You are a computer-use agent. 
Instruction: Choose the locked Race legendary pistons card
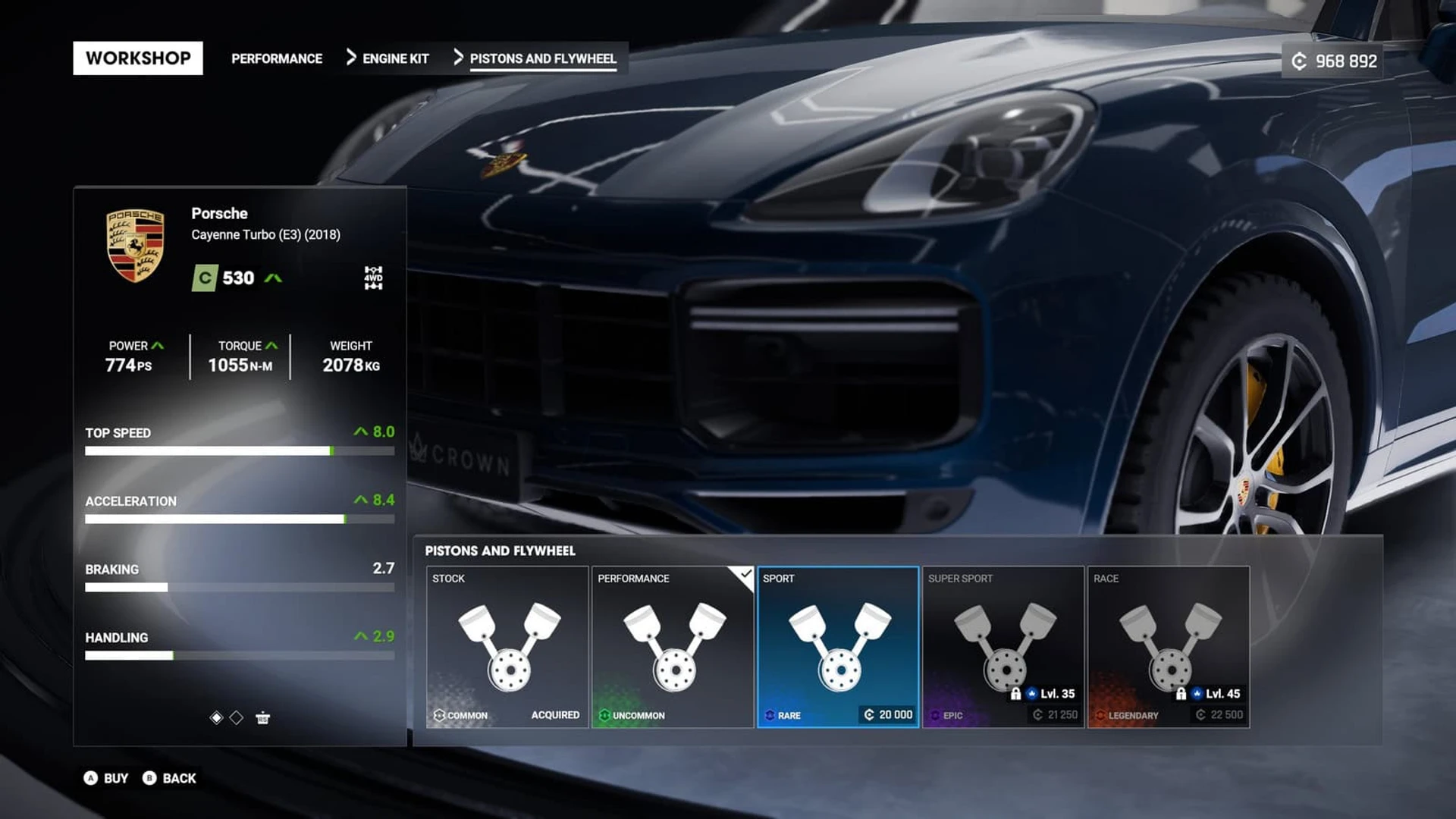1169,647
